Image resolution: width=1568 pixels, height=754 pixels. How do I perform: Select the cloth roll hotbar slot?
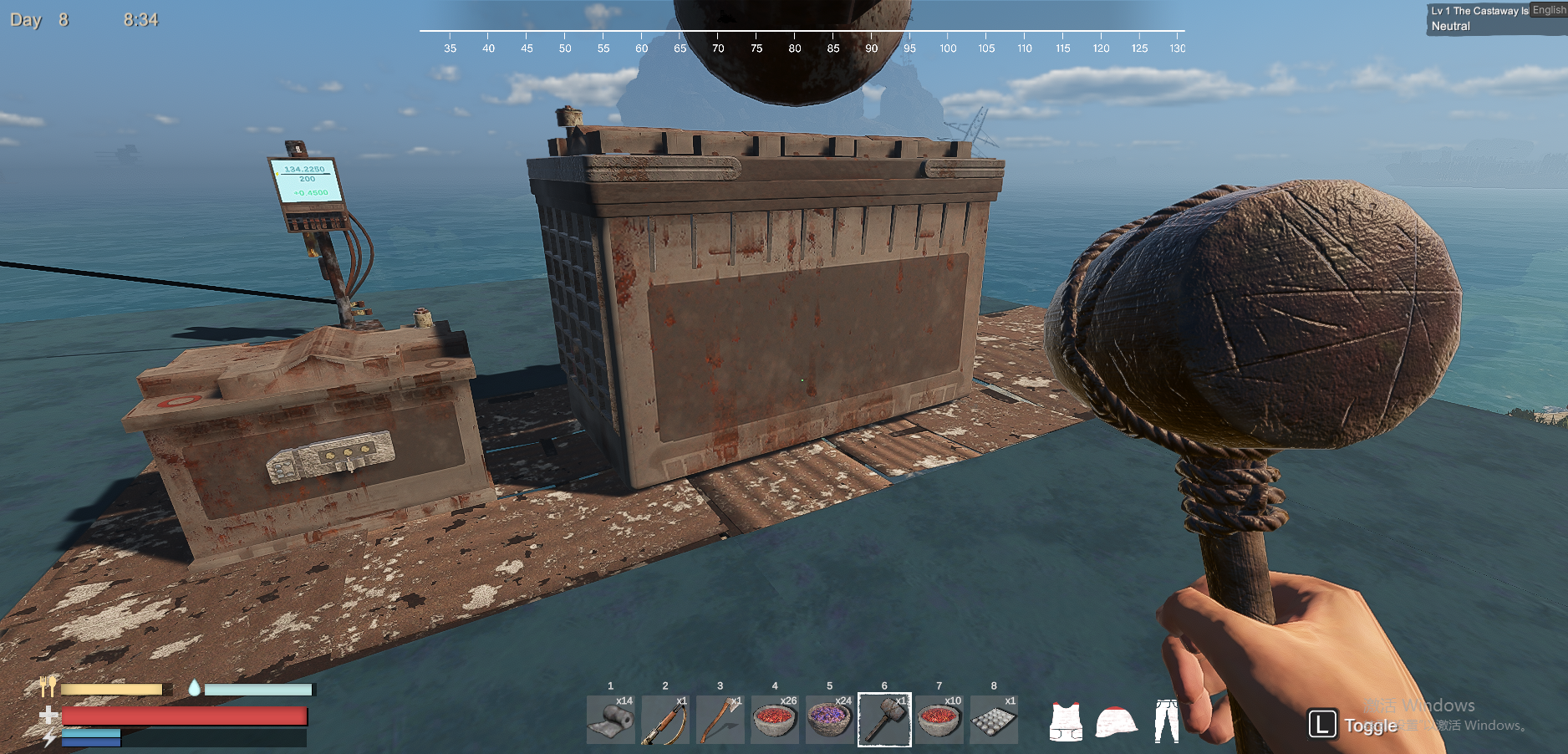[611, 720]
